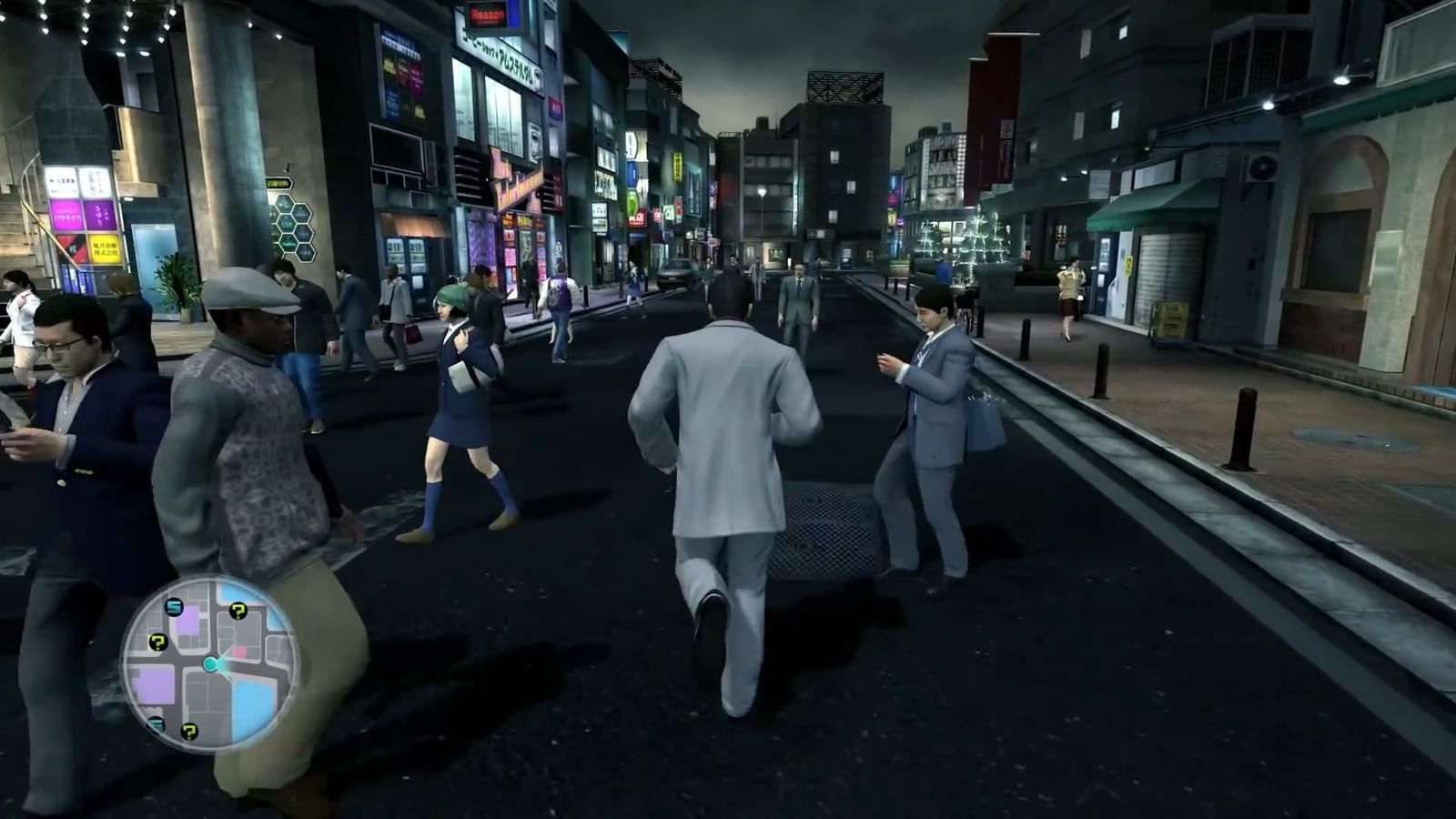This screenshot has width=1456, height=819.
Task: Click the left-side "?" marker on minimap
Action: pyautogui.click(x=157, y=642)
